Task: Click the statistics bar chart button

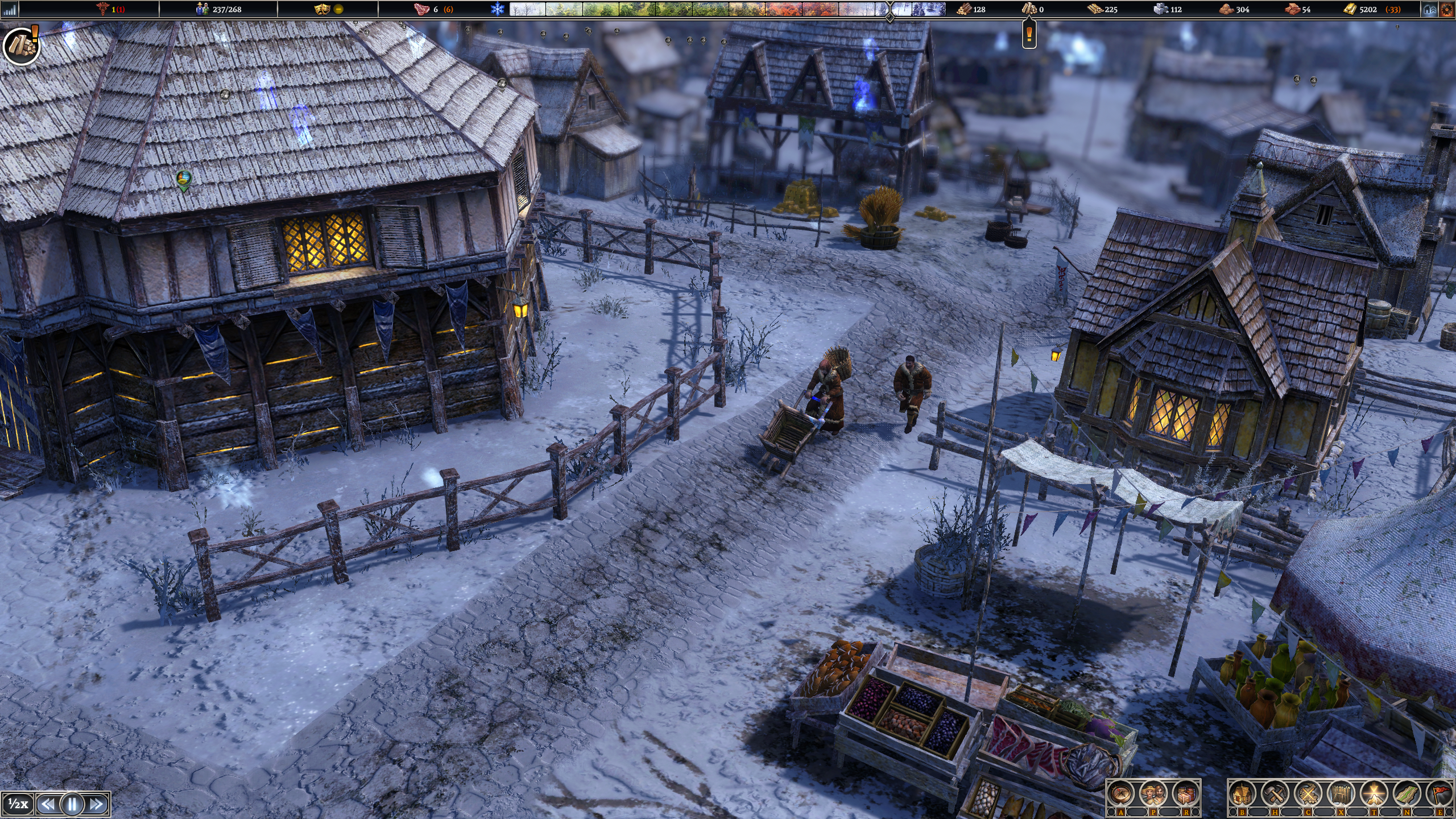Action: (x=10, y=9)
